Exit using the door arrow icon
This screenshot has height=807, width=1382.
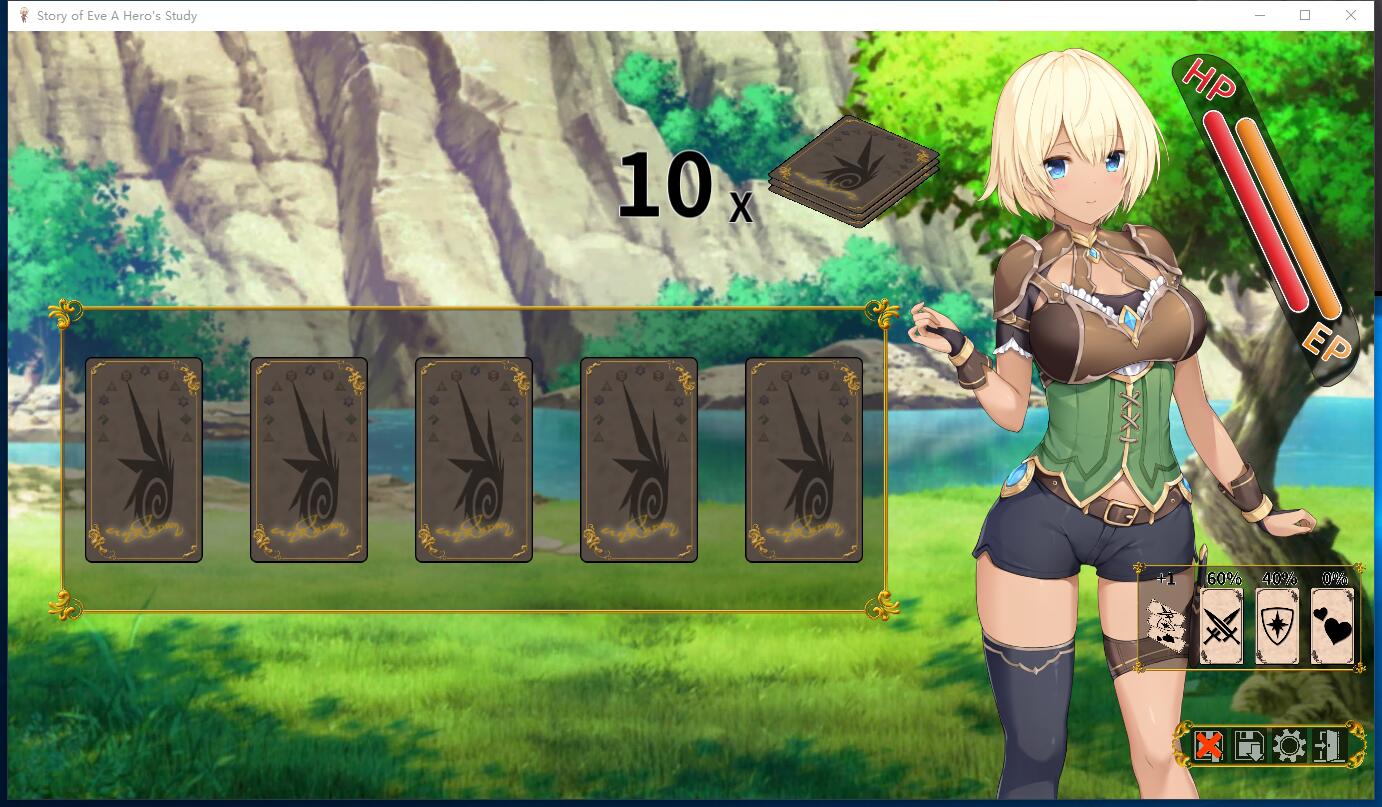pyautogui.click(x=1329, y=746)
